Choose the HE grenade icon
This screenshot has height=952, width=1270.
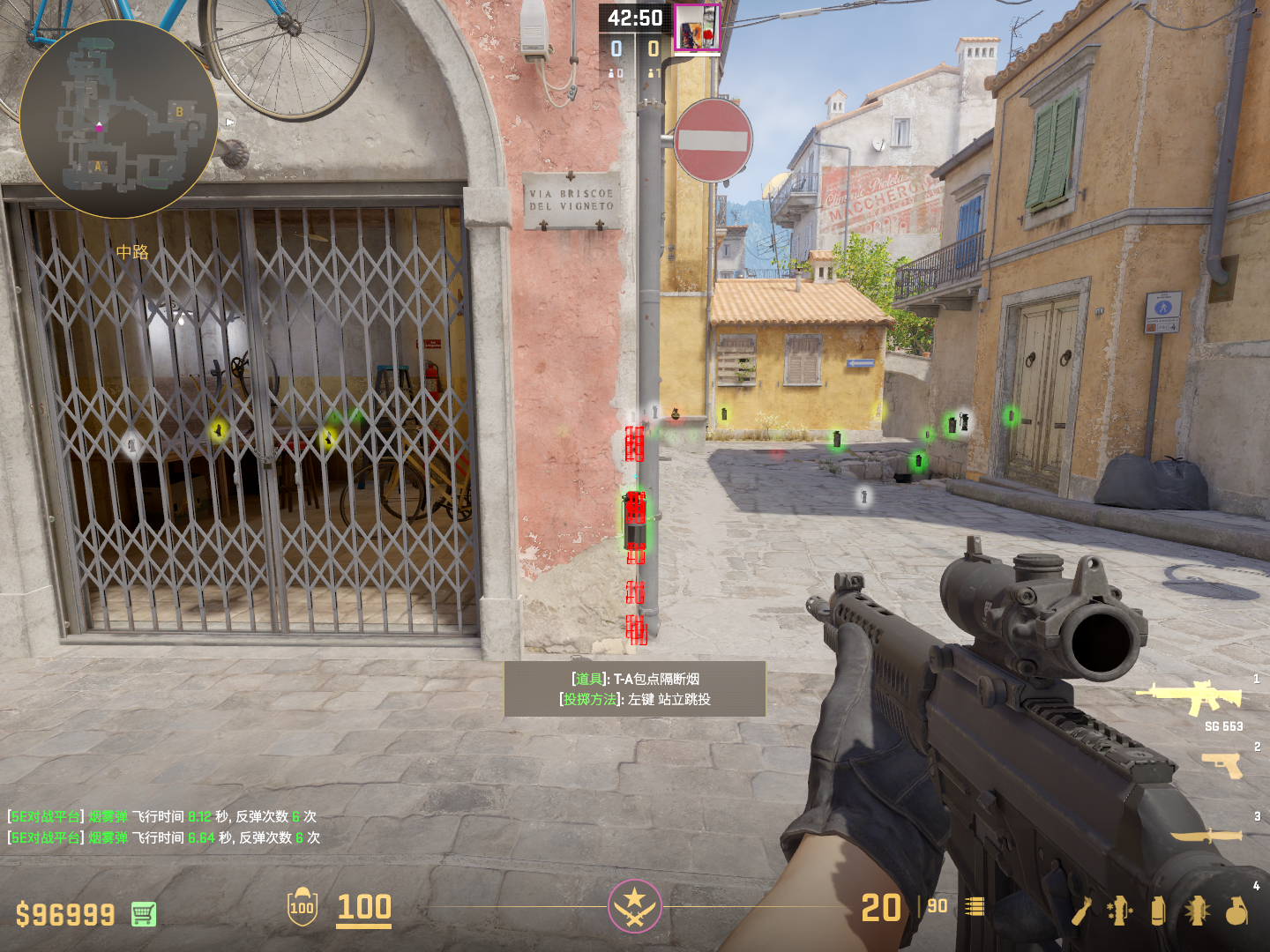click(x=1236, y=911)
